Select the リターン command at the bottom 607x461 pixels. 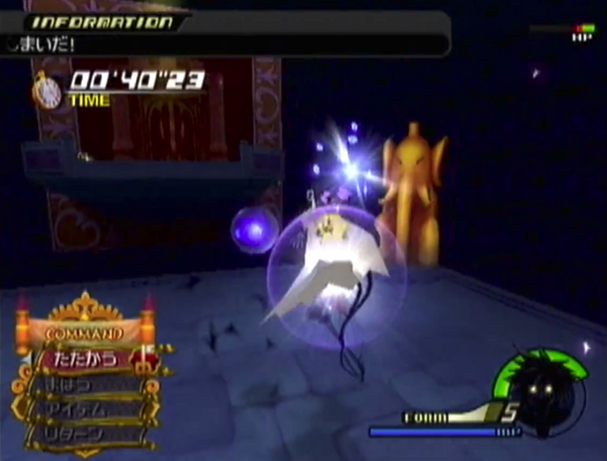[82, 435]
